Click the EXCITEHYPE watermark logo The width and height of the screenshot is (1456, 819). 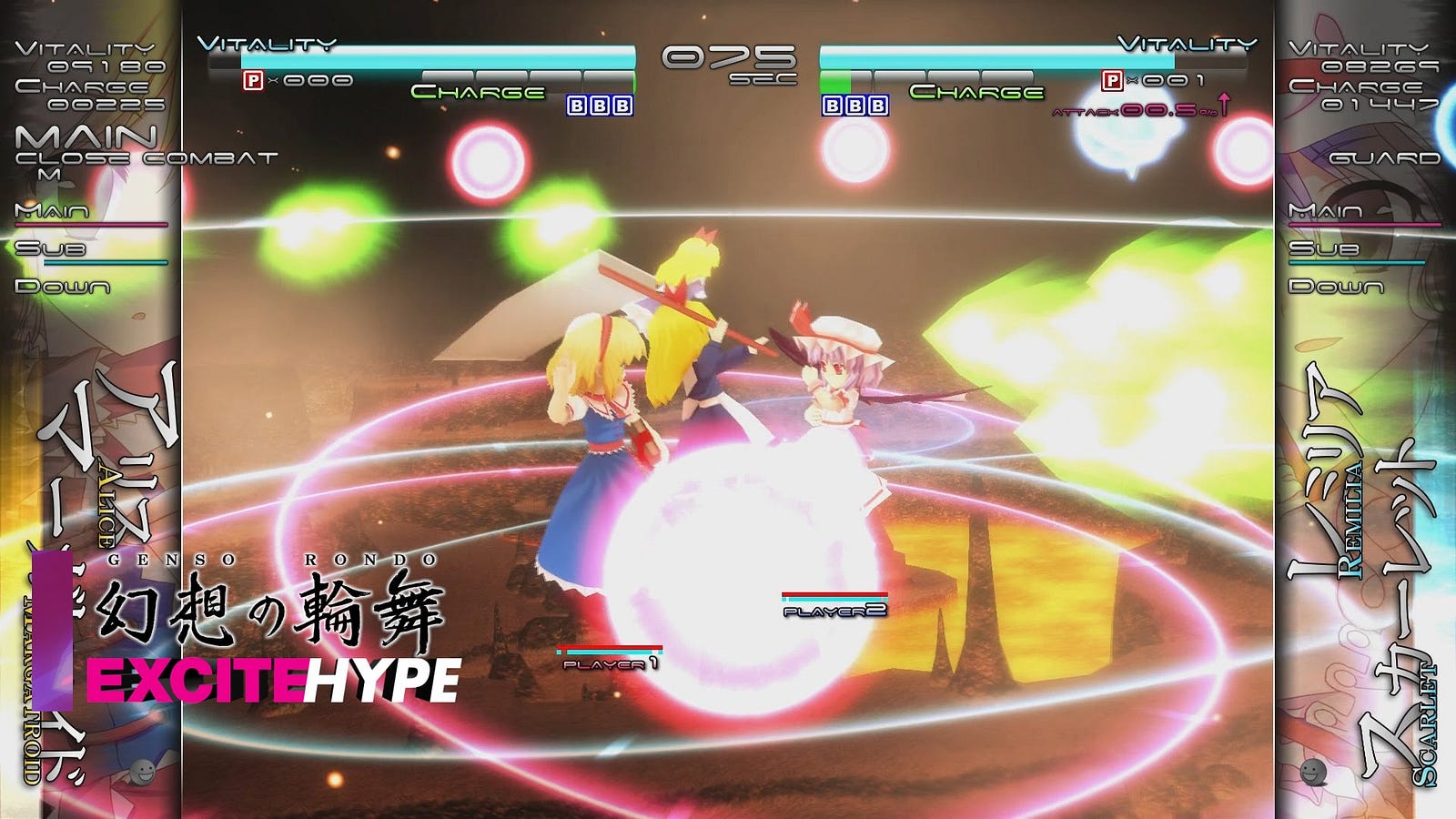click(273, 681)
